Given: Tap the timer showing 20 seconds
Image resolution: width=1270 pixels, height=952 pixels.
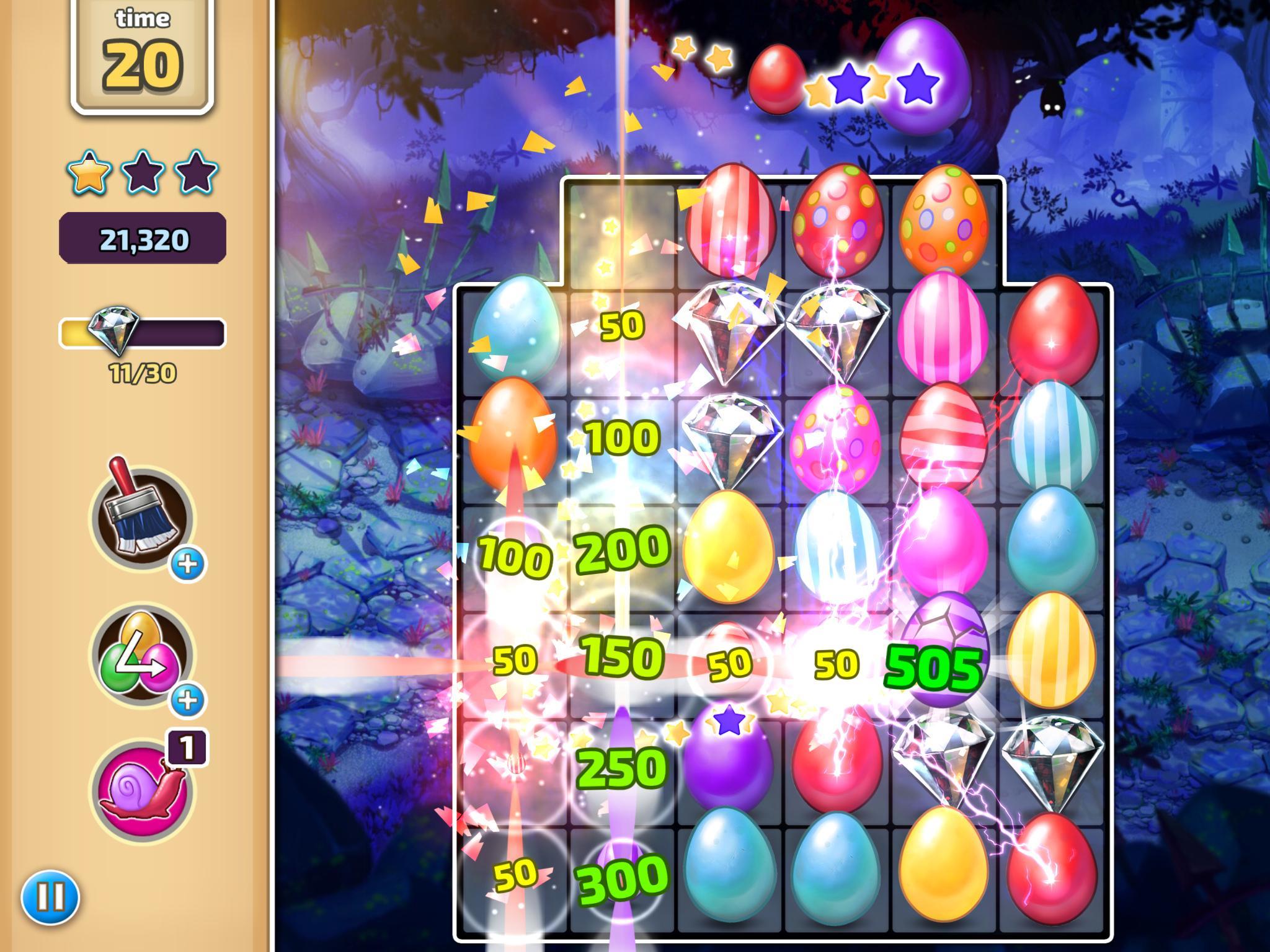Looking at the screenshot, I should (x=143, y=62).
